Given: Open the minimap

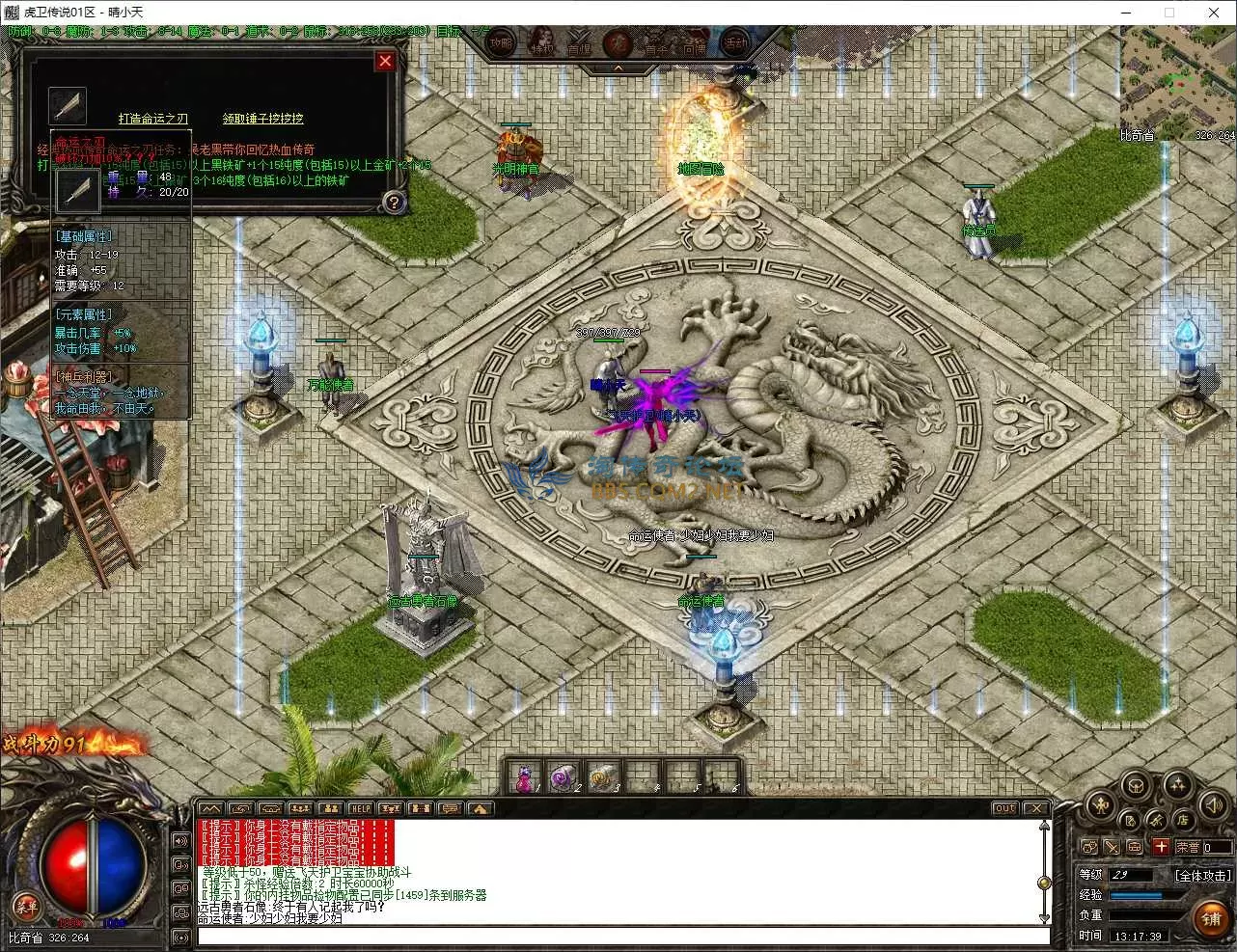Looking at the screenshot, I should click(x=1177, y=82).
